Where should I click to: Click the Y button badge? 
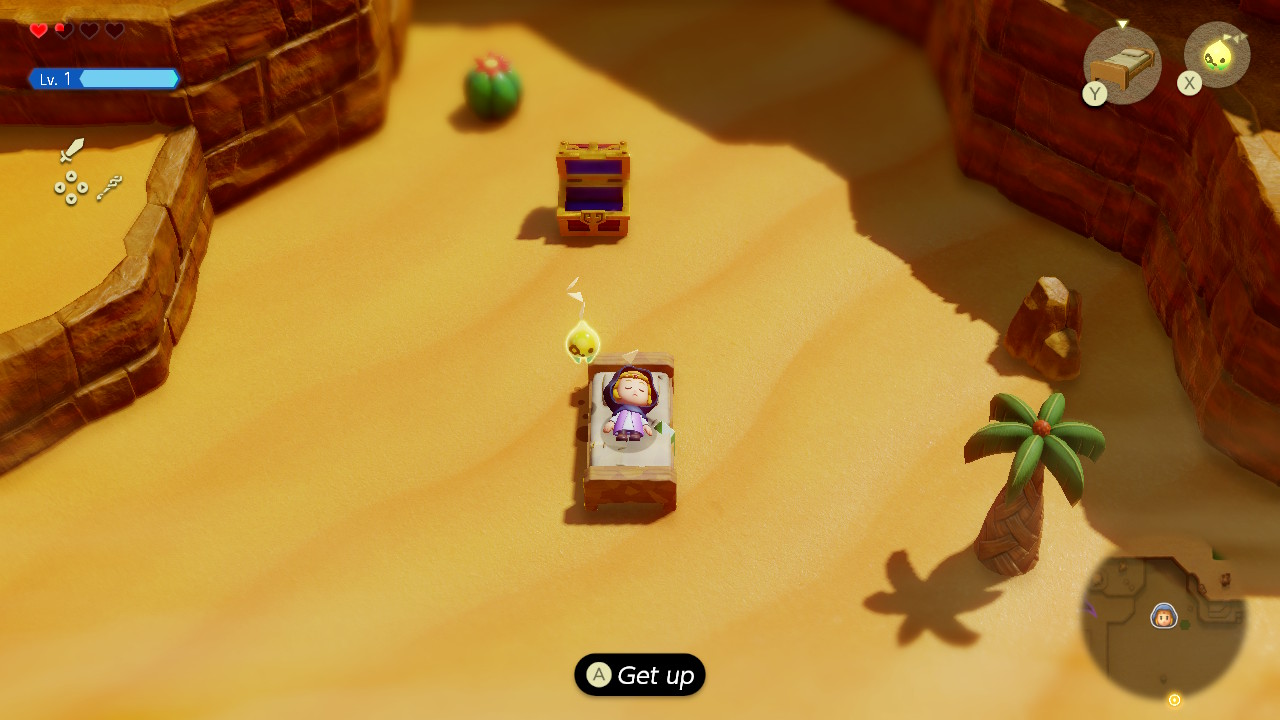(1094, 94)
